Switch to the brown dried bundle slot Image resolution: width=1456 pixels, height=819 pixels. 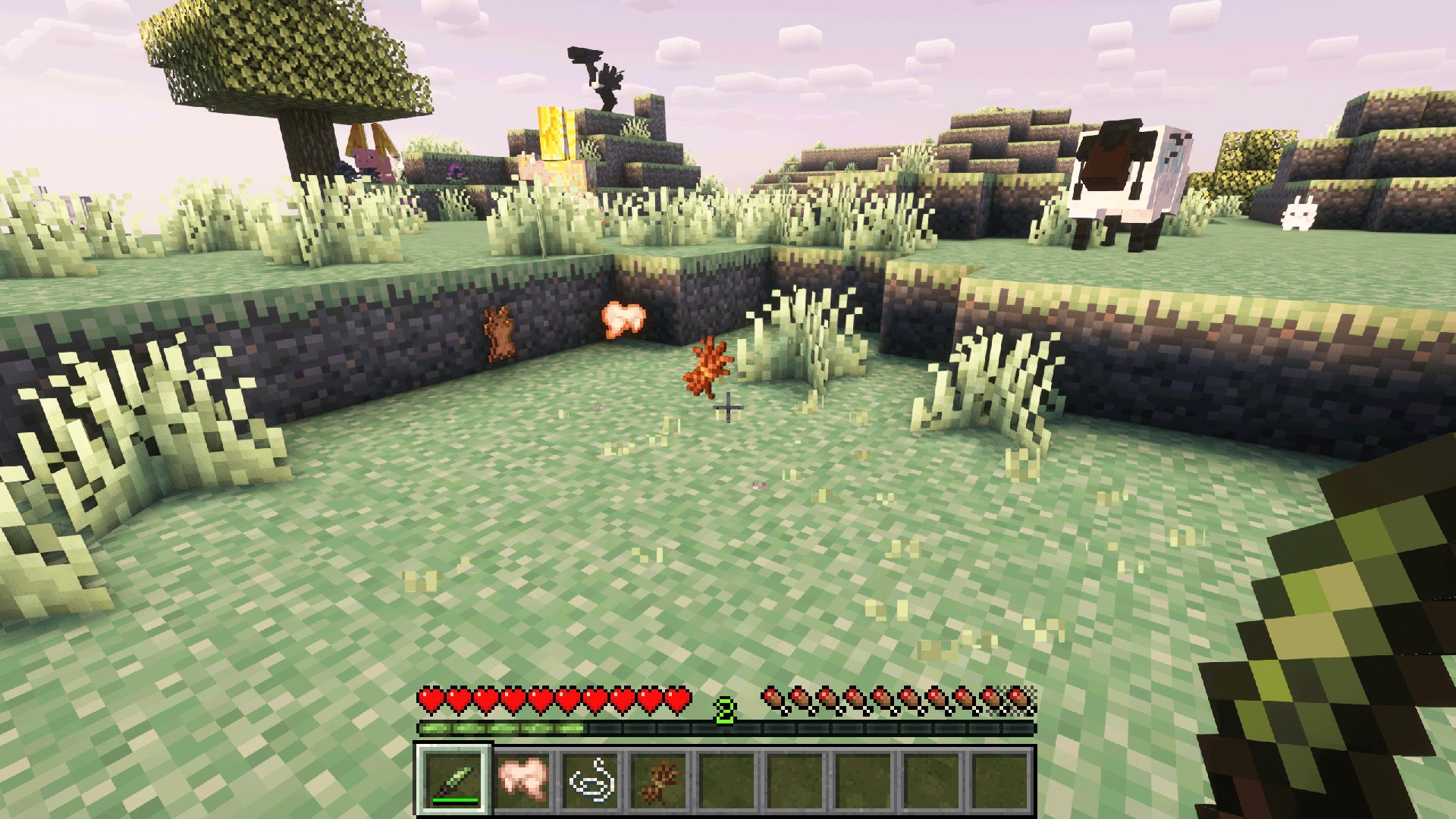pyautogui.click(x=658, y=780)
